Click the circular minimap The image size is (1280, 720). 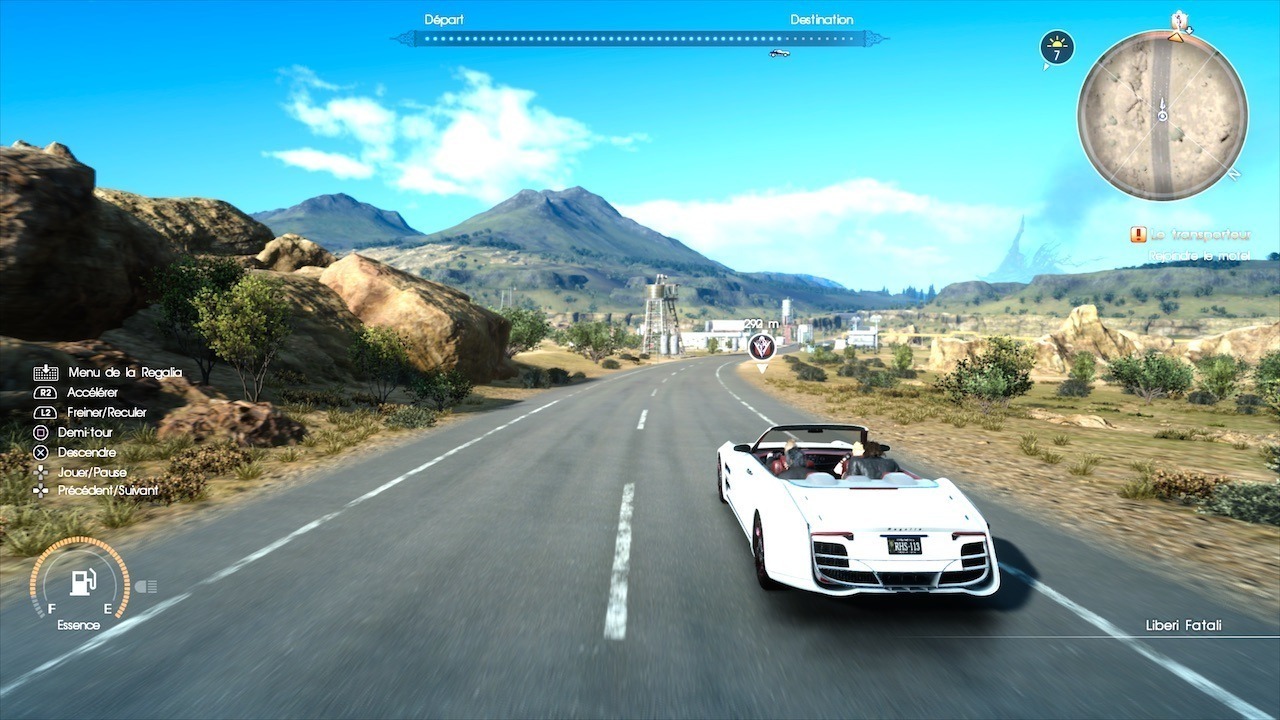[1162, 114]
